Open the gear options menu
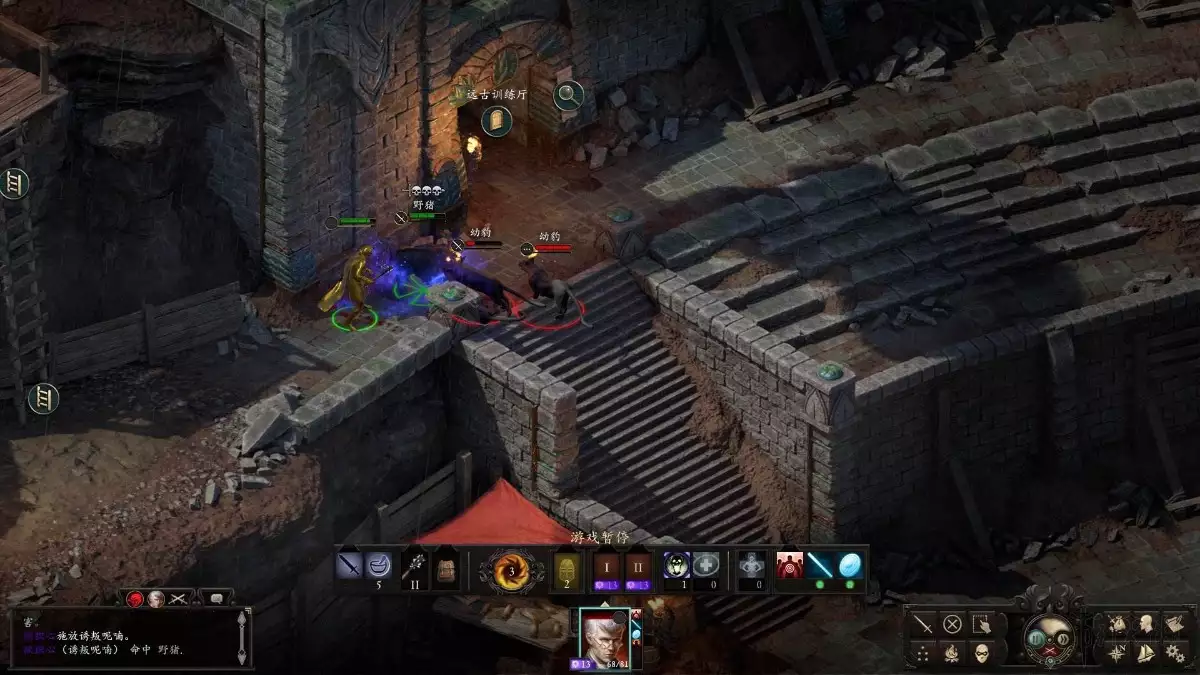 pos(1174,652)
